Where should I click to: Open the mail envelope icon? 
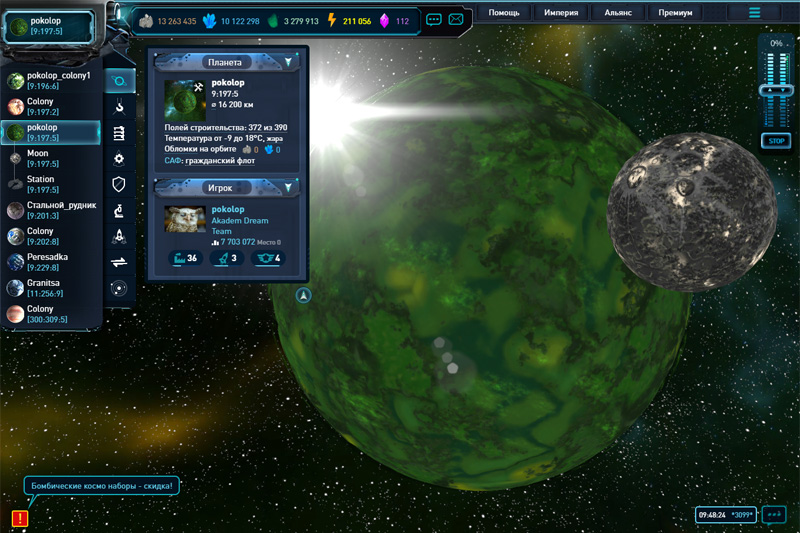click(x=456, y=19)
